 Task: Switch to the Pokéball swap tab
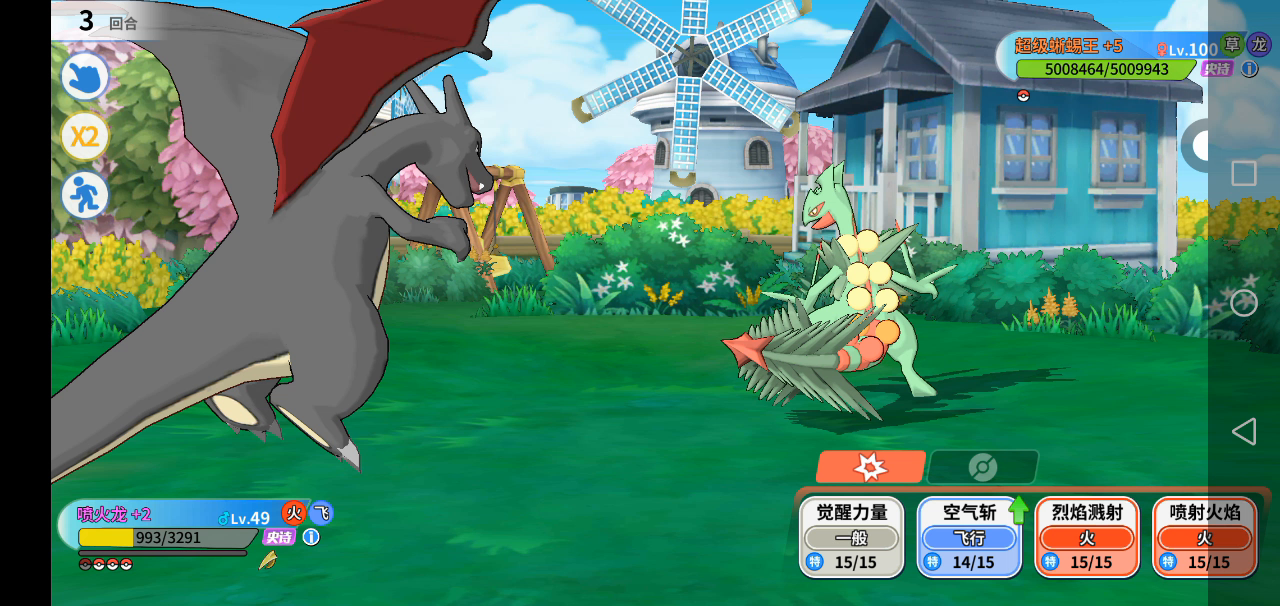point(983,467)
